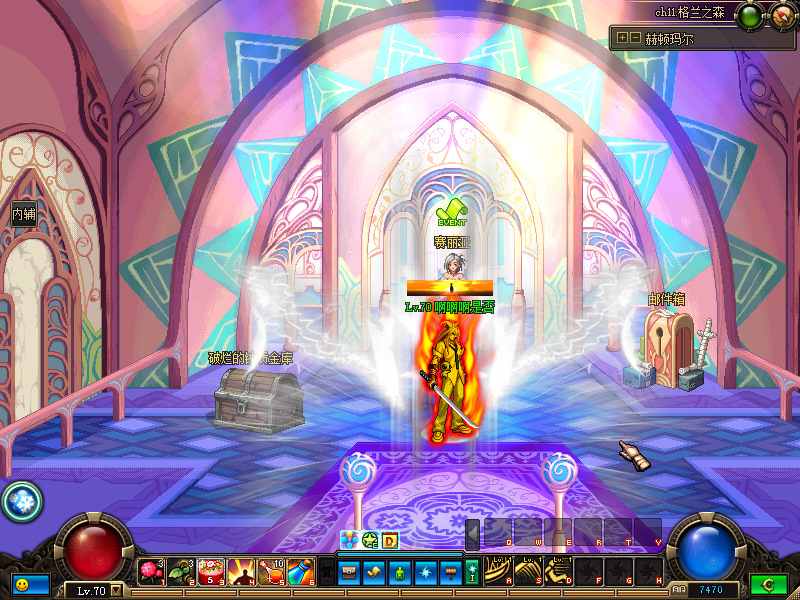Use the red berries item in slot 1
Viewport: 800px width, 600px height.
151,572
